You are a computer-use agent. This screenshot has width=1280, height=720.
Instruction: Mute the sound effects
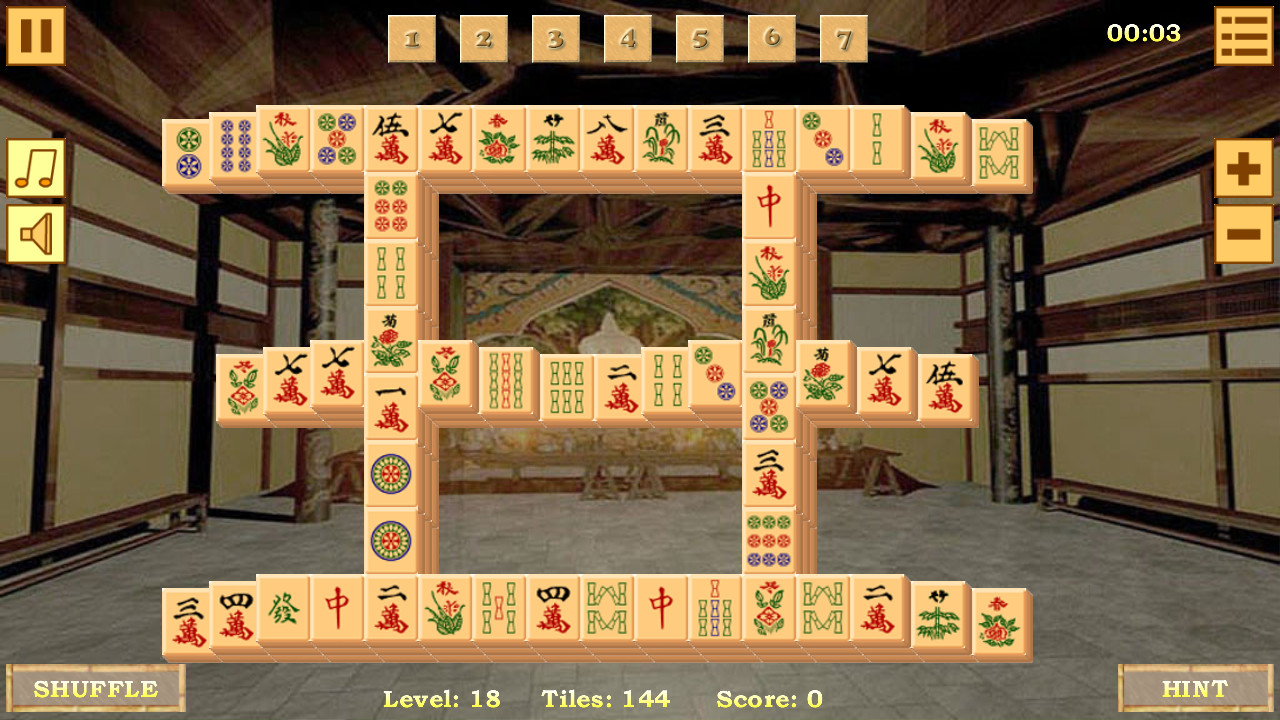[x=37, y=234]
